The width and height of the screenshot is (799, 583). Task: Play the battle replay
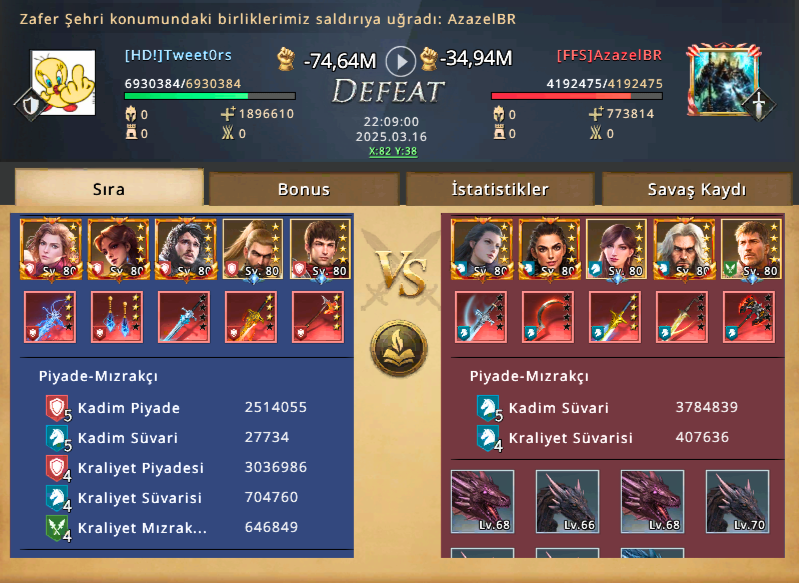[400, 61]
